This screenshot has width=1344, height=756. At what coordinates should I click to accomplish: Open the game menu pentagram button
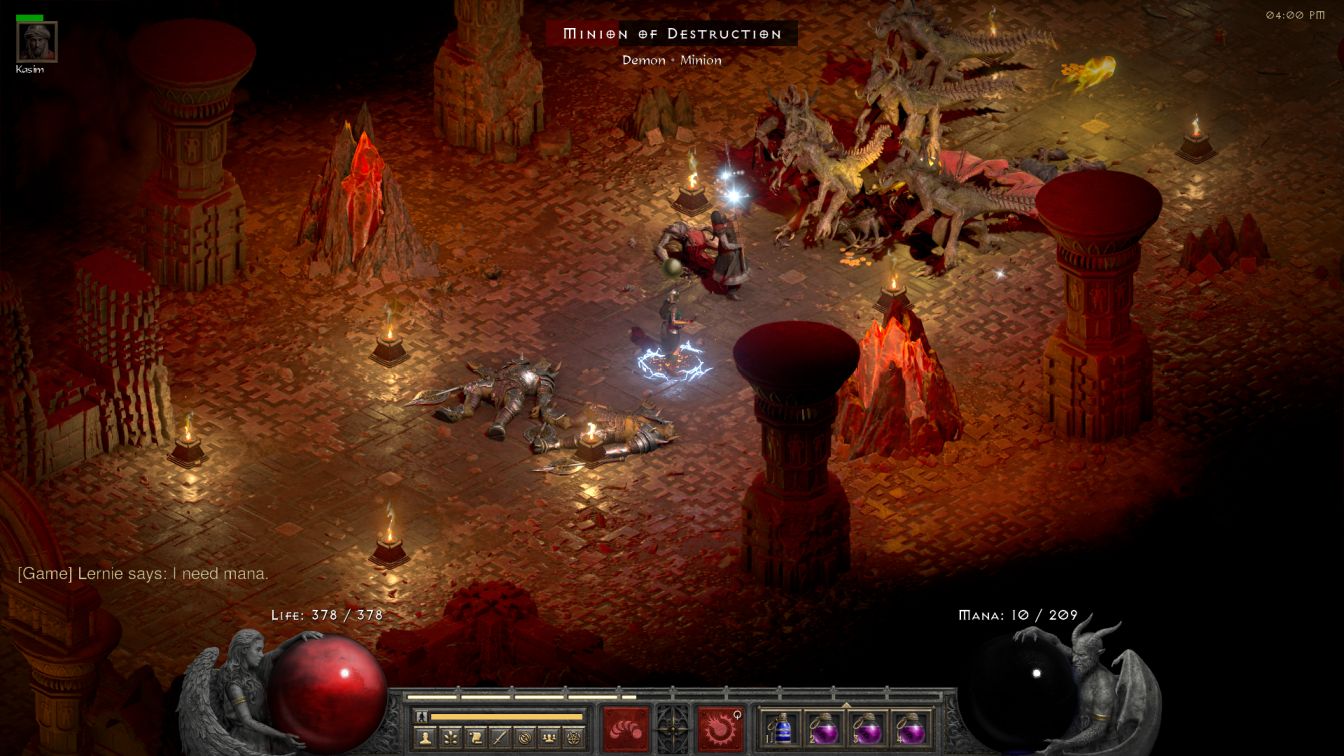pos(573,738)
